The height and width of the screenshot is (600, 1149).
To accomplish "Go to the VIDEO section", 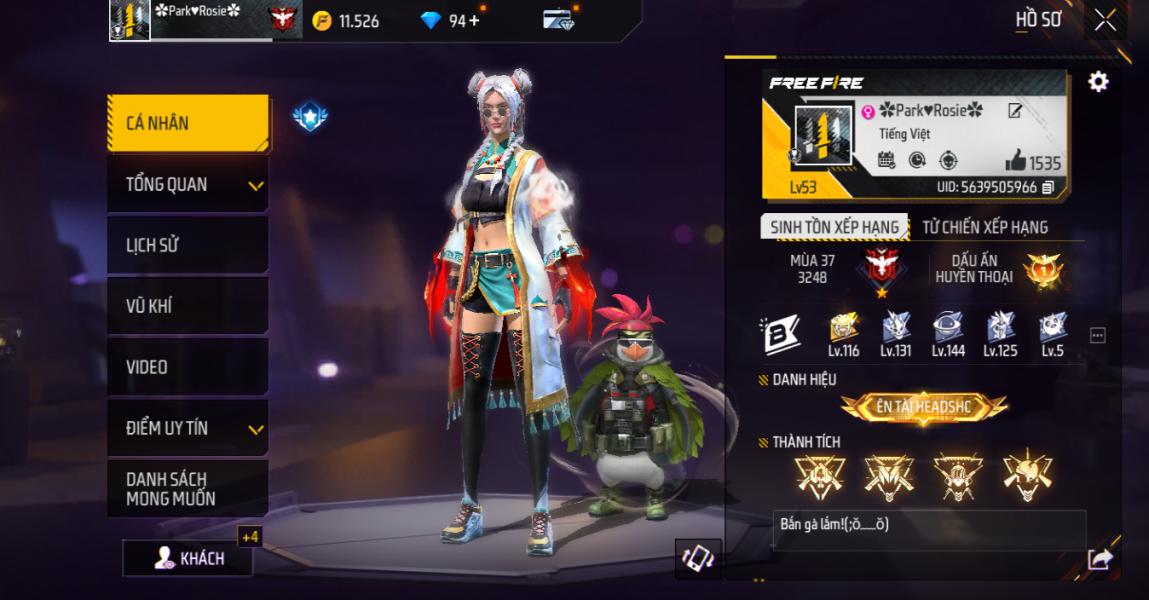I will [188, 367].
